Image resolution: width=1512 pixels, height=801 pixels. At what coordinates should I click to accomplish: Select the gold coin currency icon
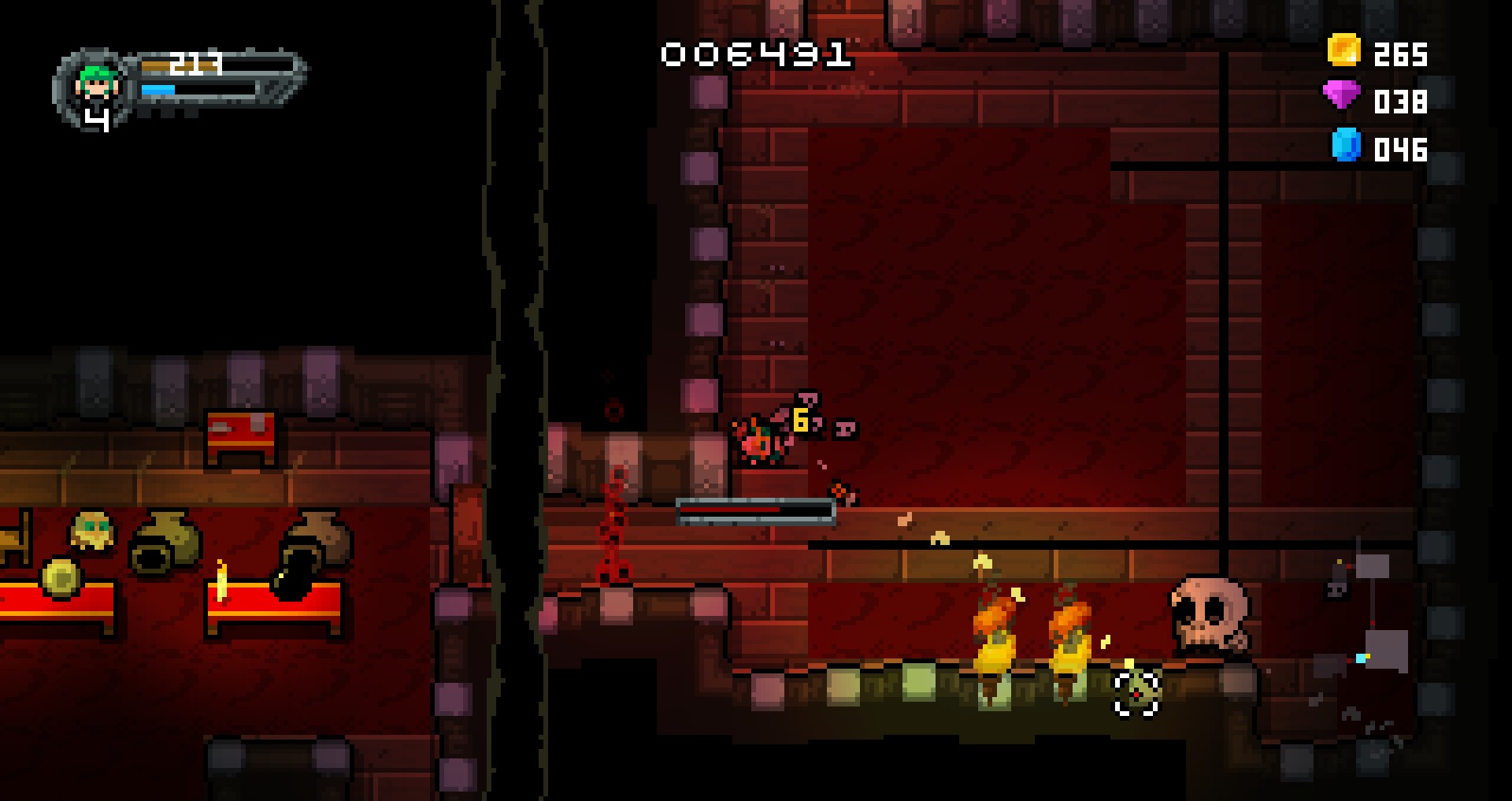click(x=1343, y=50)
